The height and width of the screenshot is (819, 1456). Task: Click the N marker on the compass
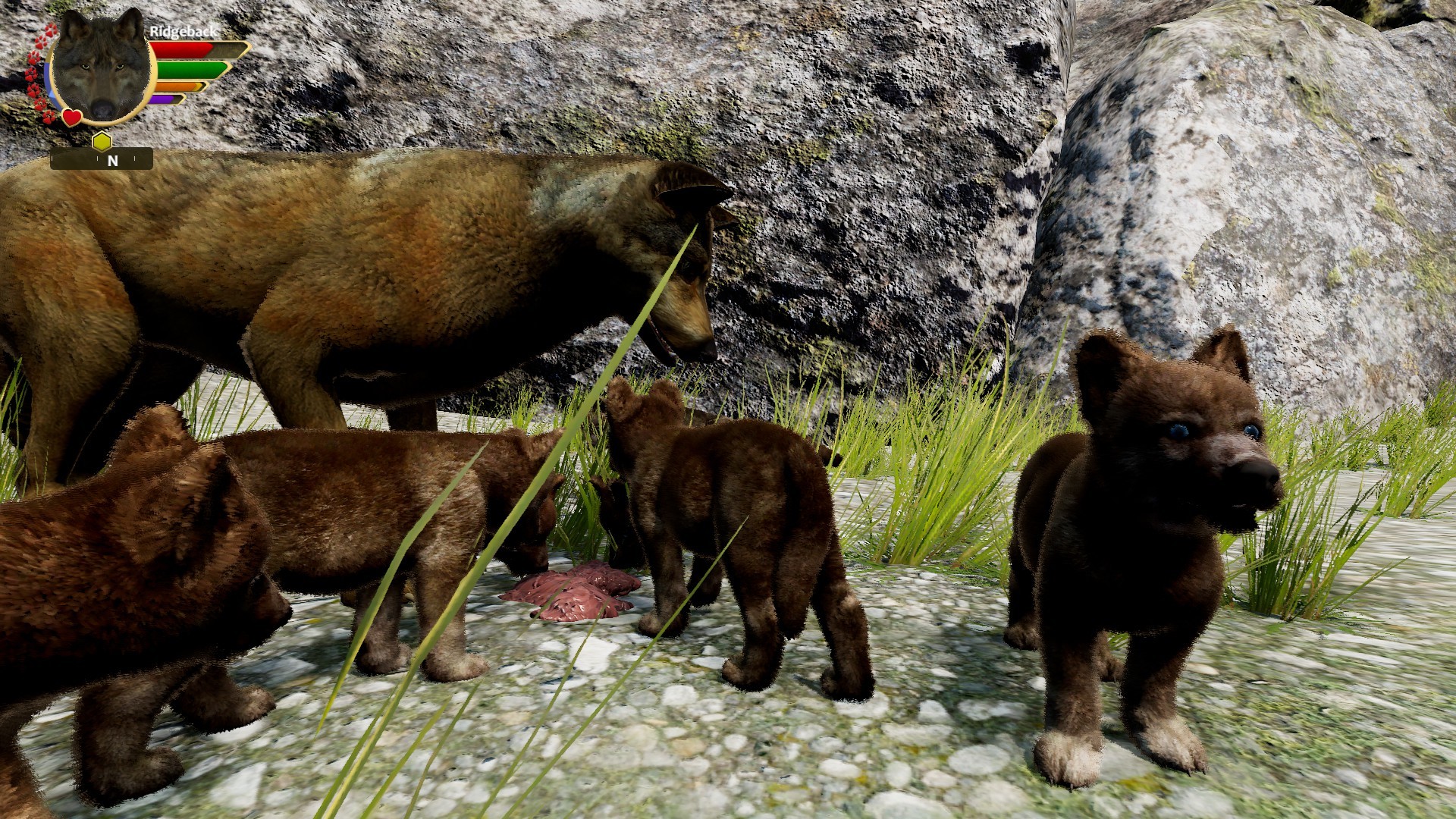[113, 160]
